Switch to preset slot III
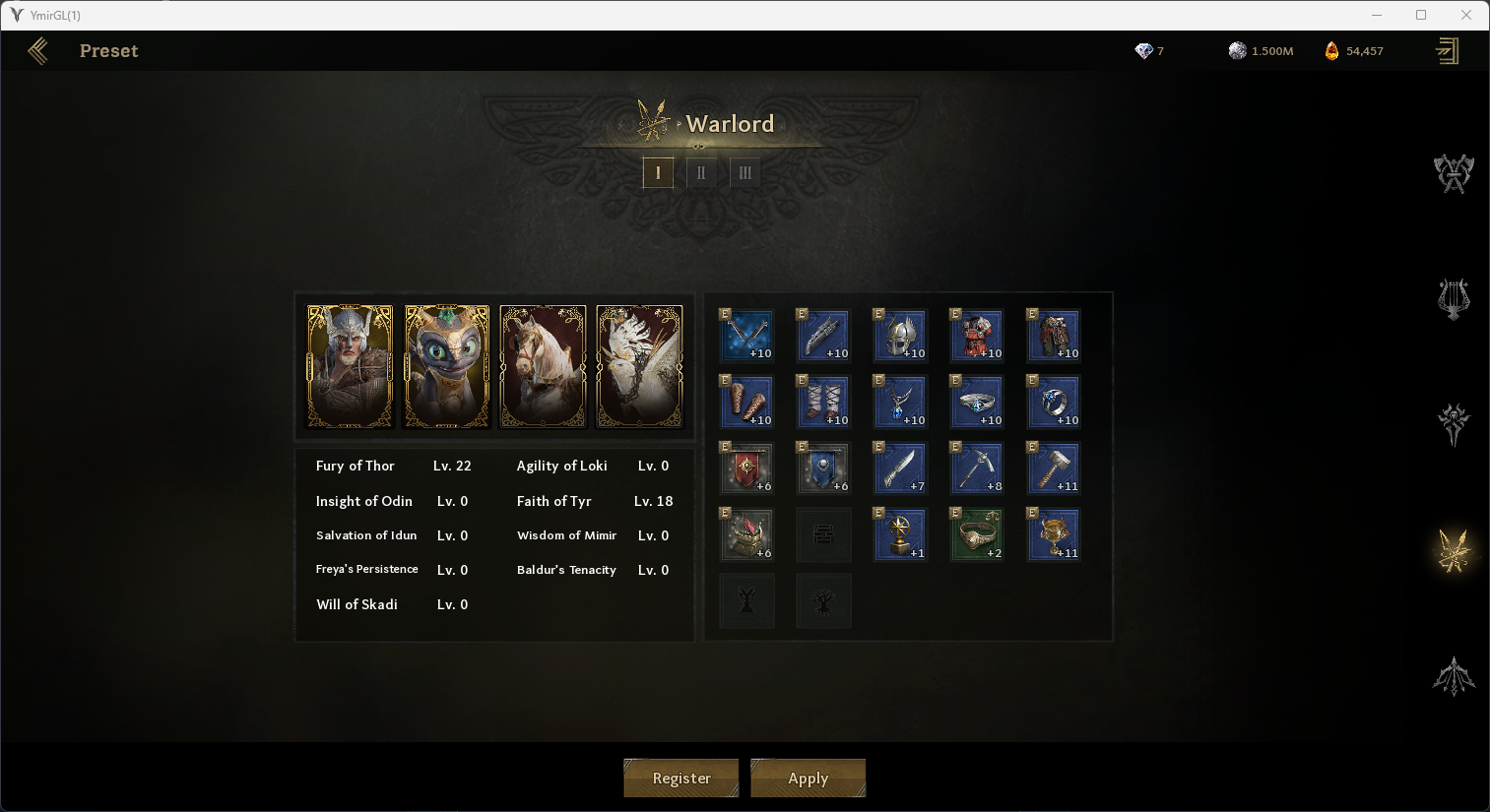The height and width of the screenshot is (812, 1490). tap(745, 172)
